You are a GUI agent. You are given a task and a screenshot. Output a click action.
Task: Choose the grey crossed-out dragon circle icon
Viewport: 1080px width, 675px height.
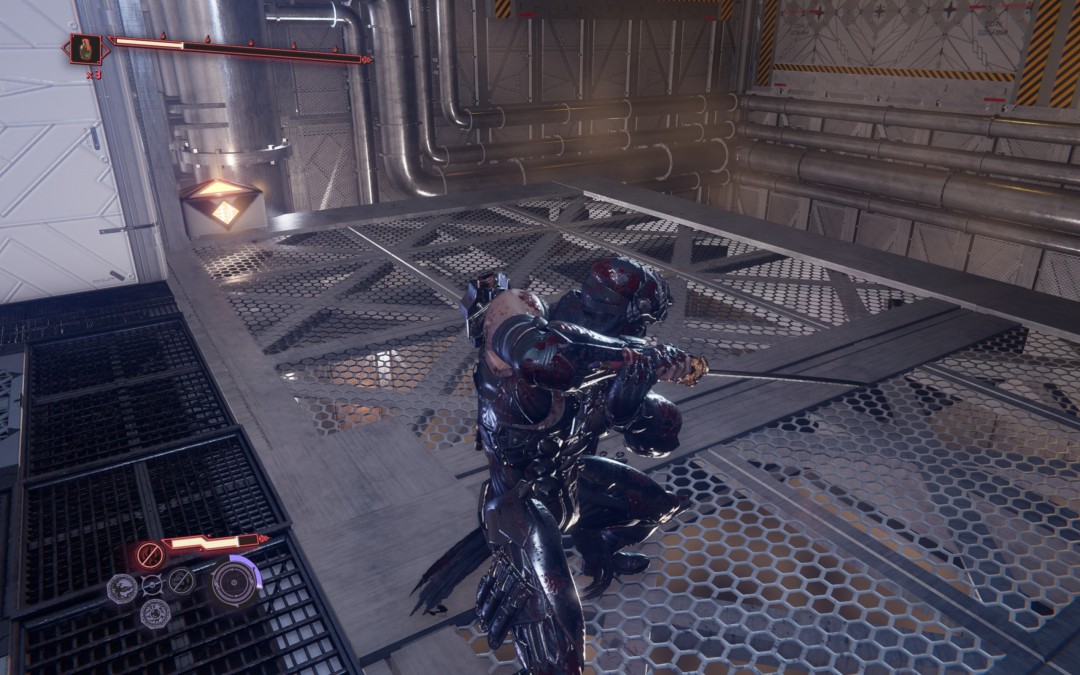[x=181, y=581]
